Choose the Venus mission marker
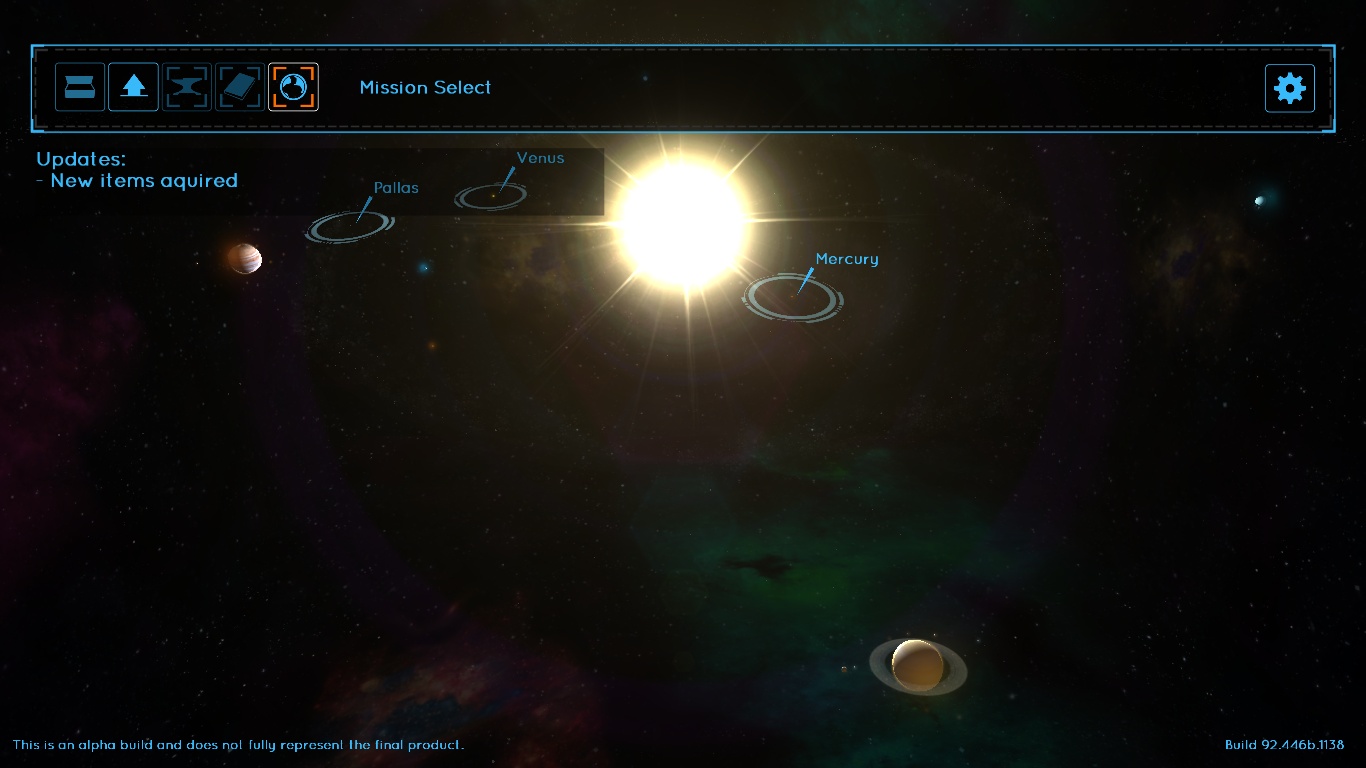This screenshot has height=768, width=1366. tap(491, 196)
